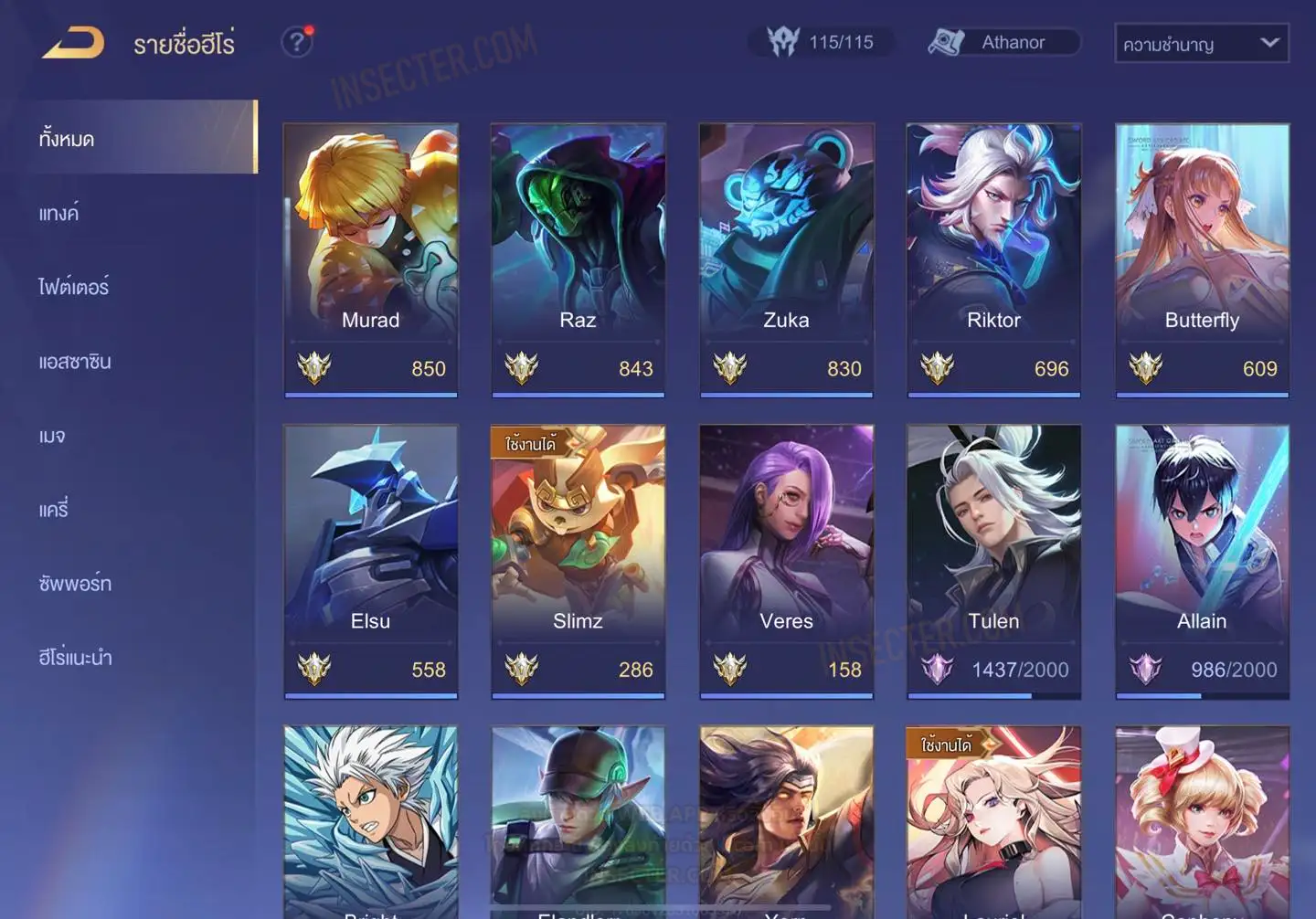Show the แอสซาซิน (Assassin) heroes
Screen dimensions: 1316x919
75,362
